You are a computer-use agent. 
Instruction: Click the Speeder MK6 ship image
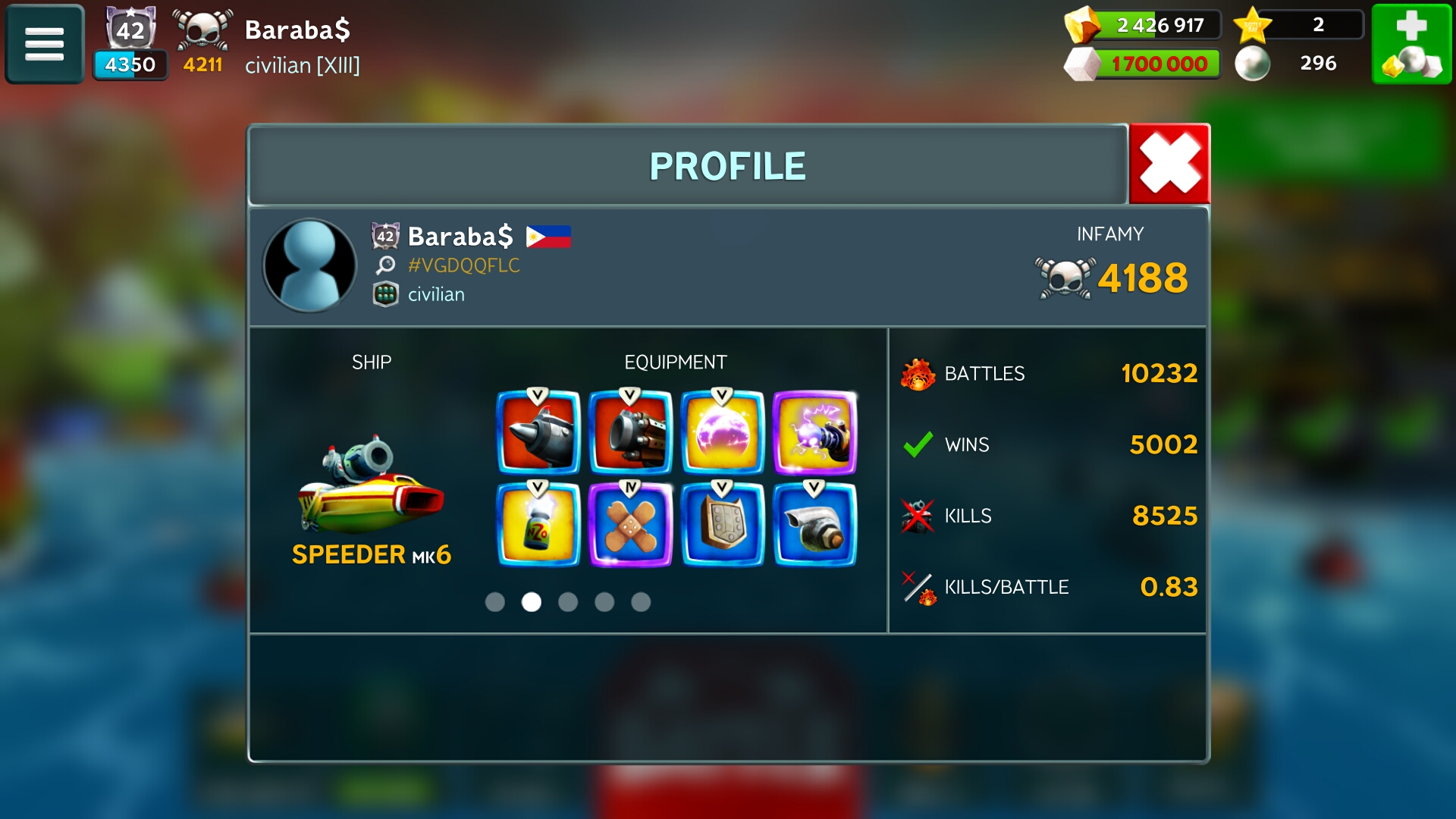pyautogui.click(x=371, y=485)
